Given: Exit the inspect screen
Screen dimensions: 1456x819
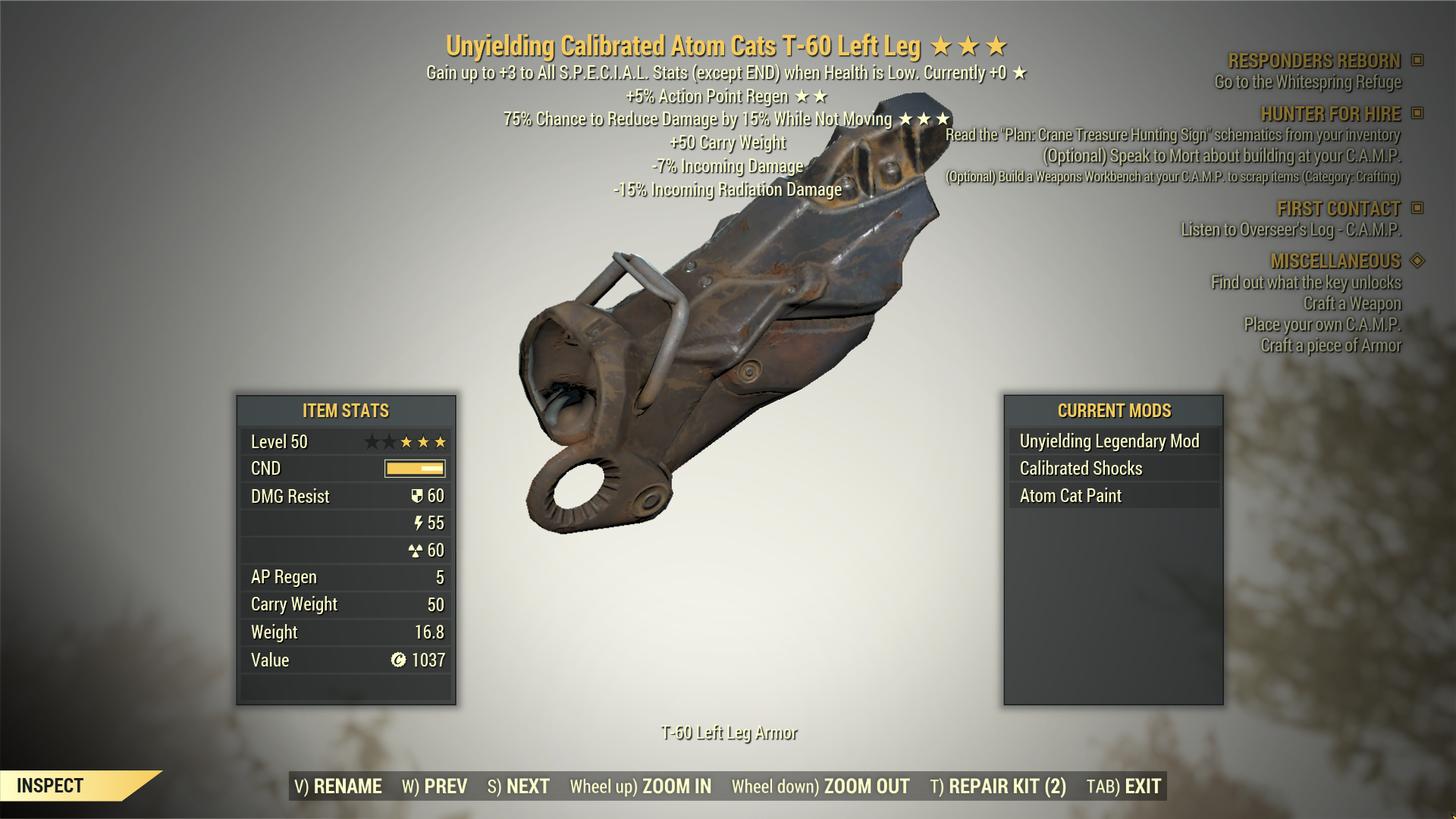Looking at the screenshot, I should (x=1124, y=786).
